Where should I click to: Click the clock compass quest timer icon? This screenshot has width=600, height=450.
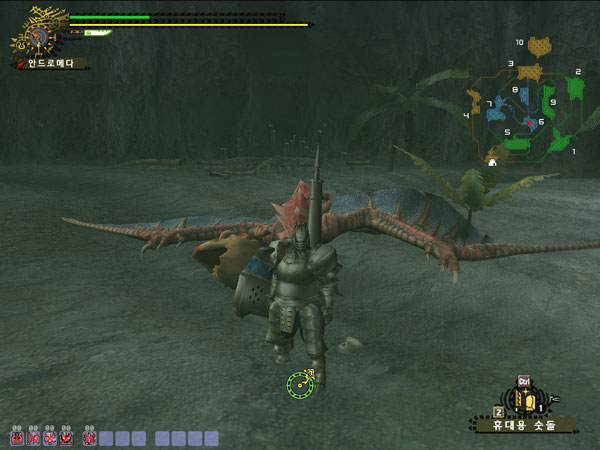point(38,38)
